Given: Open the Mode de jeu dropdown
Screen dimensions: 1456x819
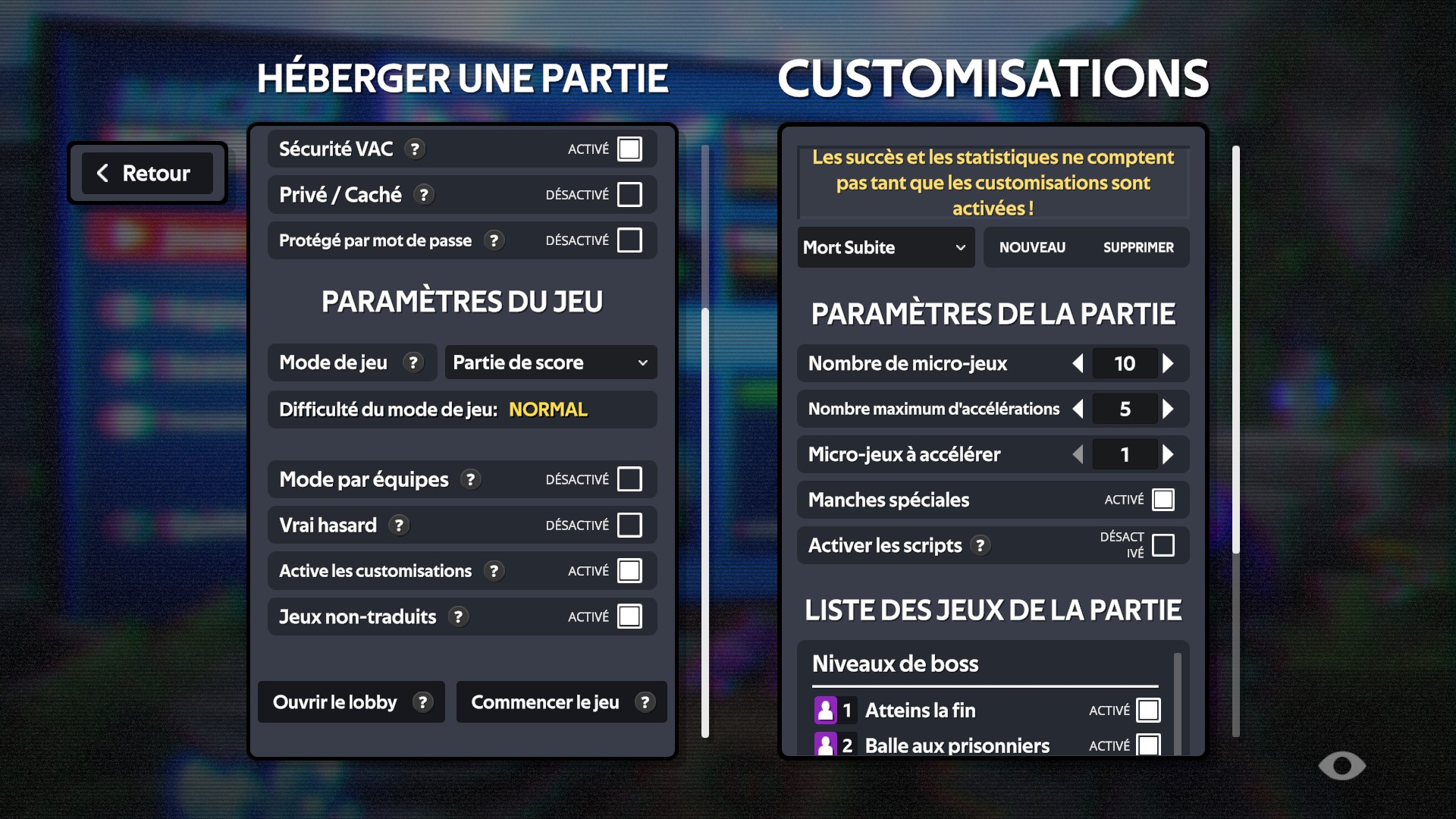Looking at the screenshot, I should 551,362.
